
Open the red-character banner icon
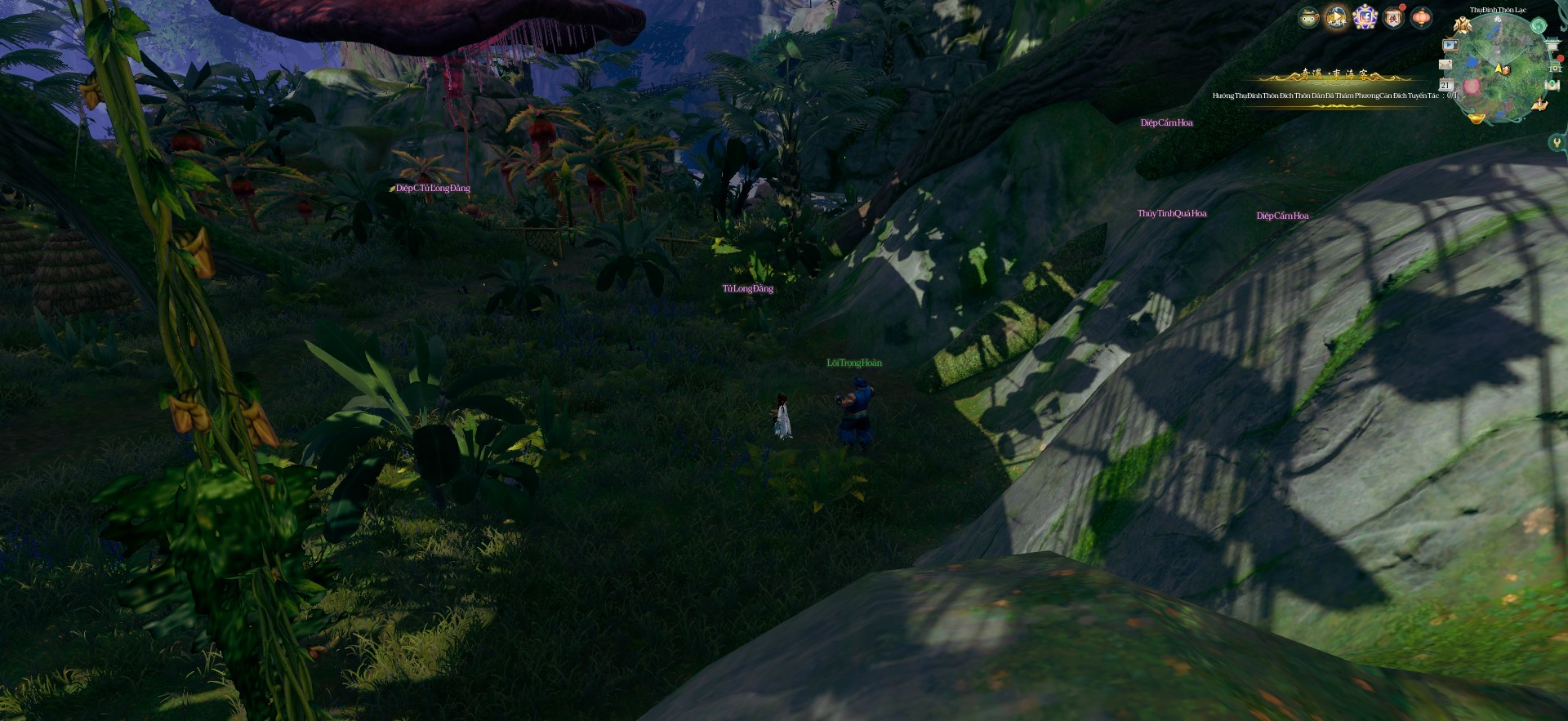click(x=1393, y=17)
